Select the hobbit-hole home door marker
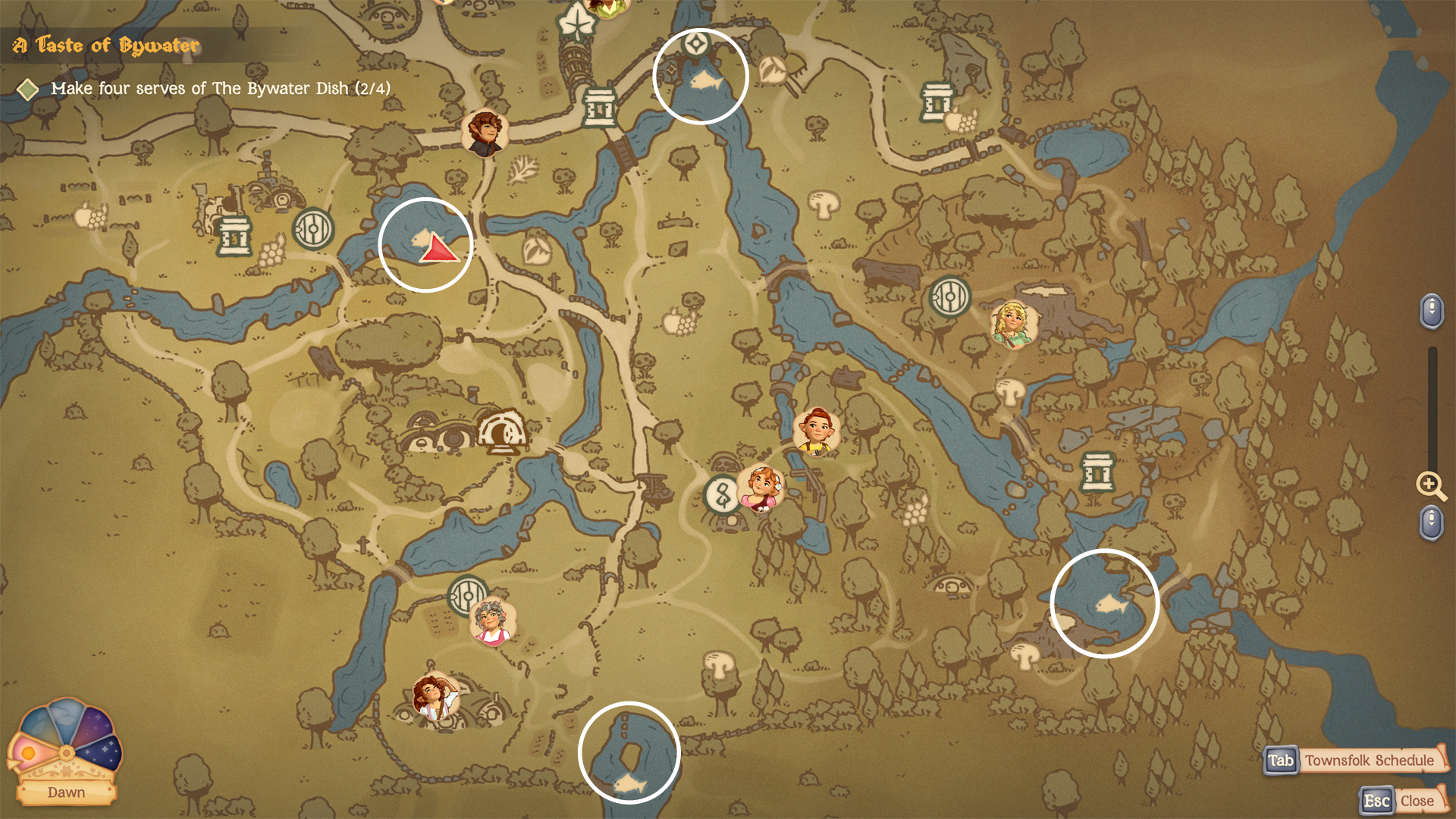Image resolution: width=1456 pixels, height=819 pixels. [501, 431]
